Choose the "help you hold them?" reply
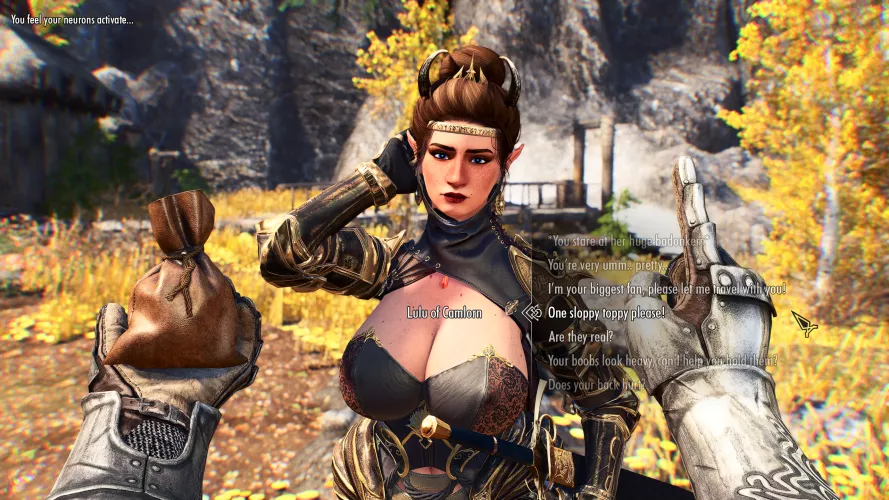The width and height of the screenshot is (889, 500). coord(662,360)
